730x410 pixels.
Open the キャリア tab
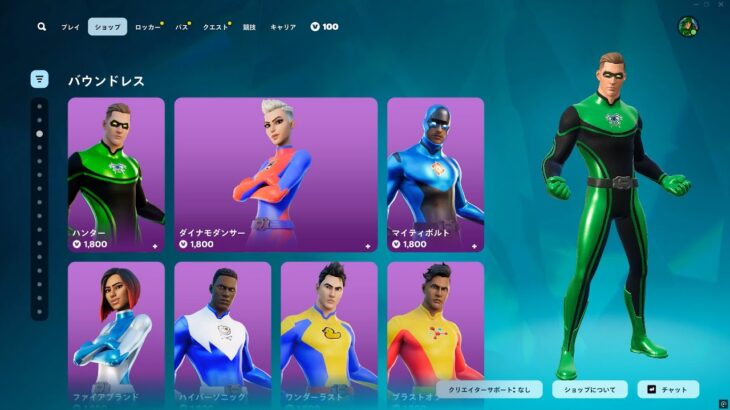point(283,27)
